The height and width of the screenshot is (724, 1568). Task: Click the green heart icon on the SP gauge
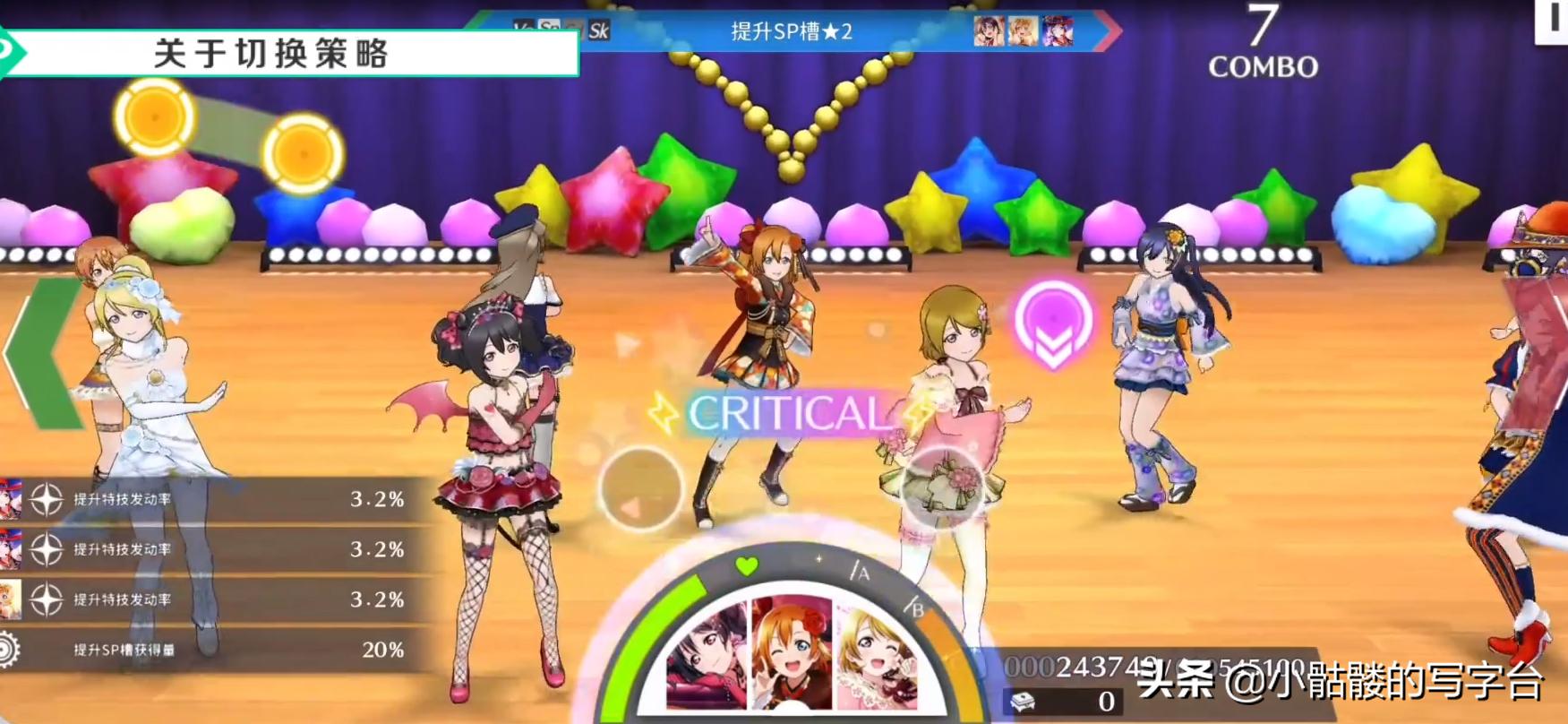pos(745,565)
